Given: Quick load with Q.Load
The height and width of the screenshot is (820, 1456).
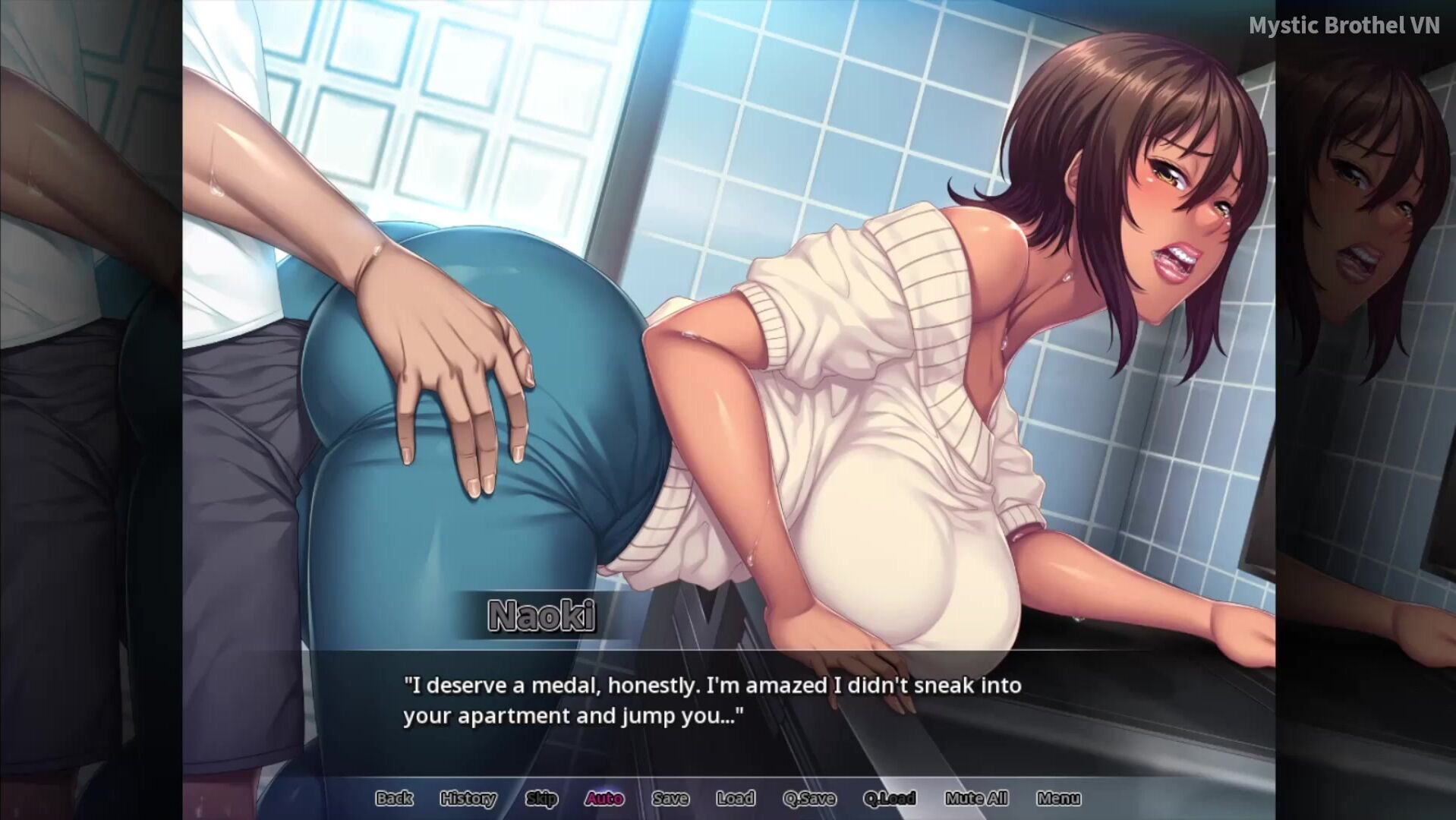Looking at the screenshot, I should pos(890,798).
